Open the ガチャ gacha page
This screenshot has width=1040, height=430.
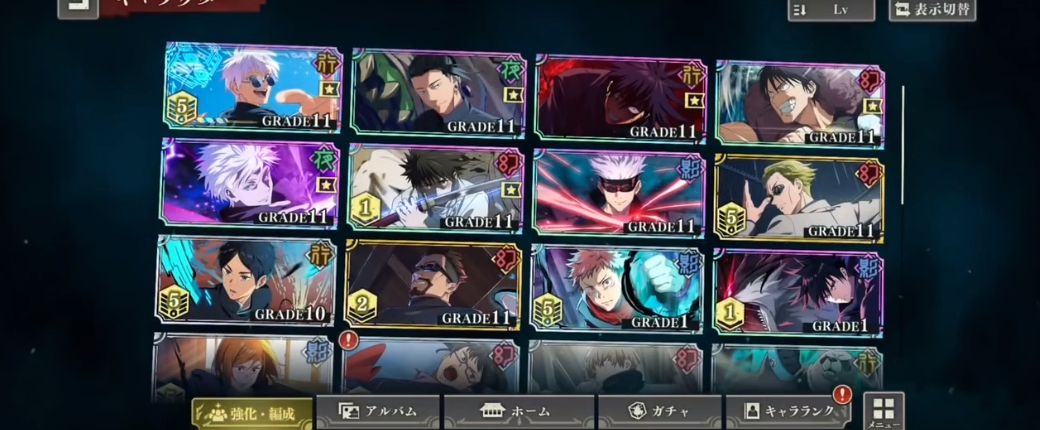[x=659, y=412]
